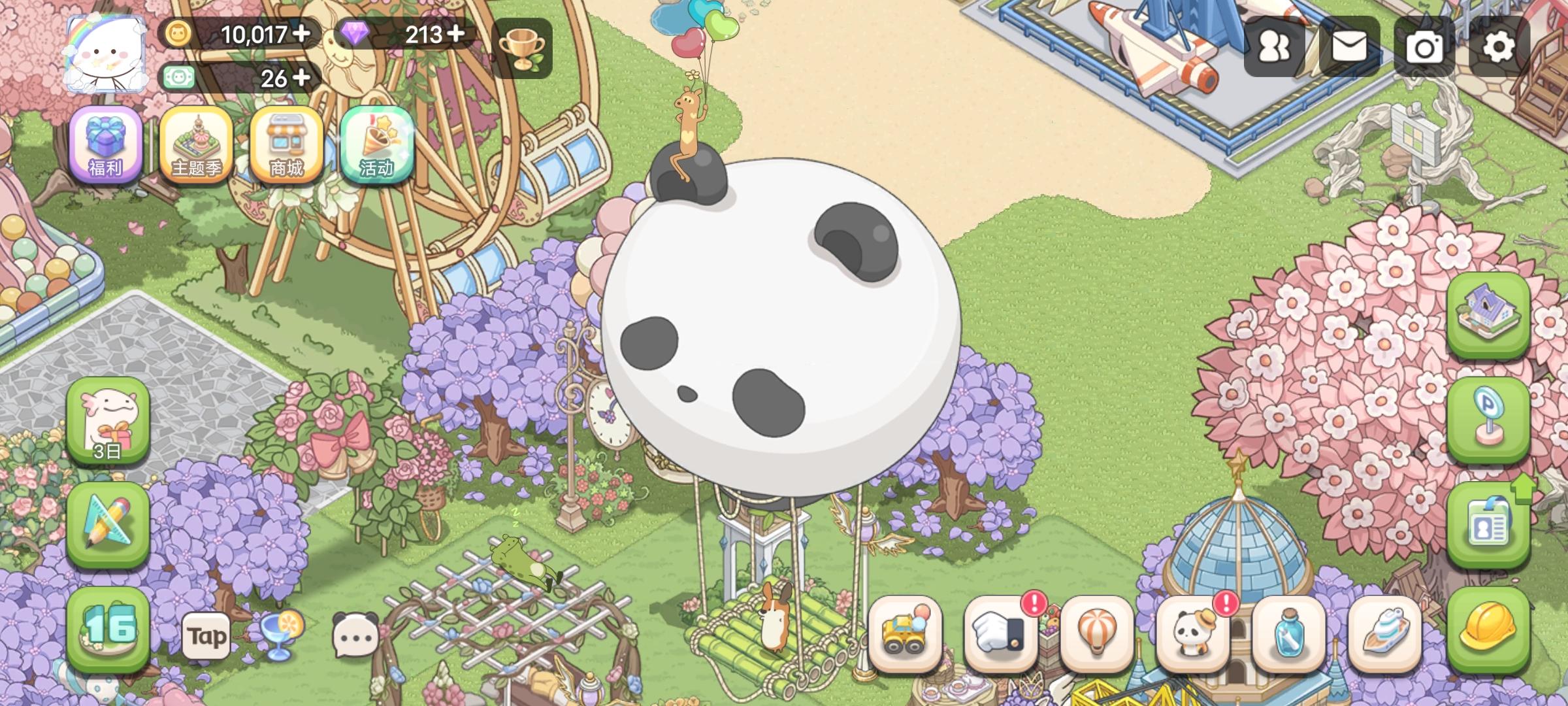Open the trophy achievements panel
Viewport: 1568px width, 706px height.
point(523,49)
